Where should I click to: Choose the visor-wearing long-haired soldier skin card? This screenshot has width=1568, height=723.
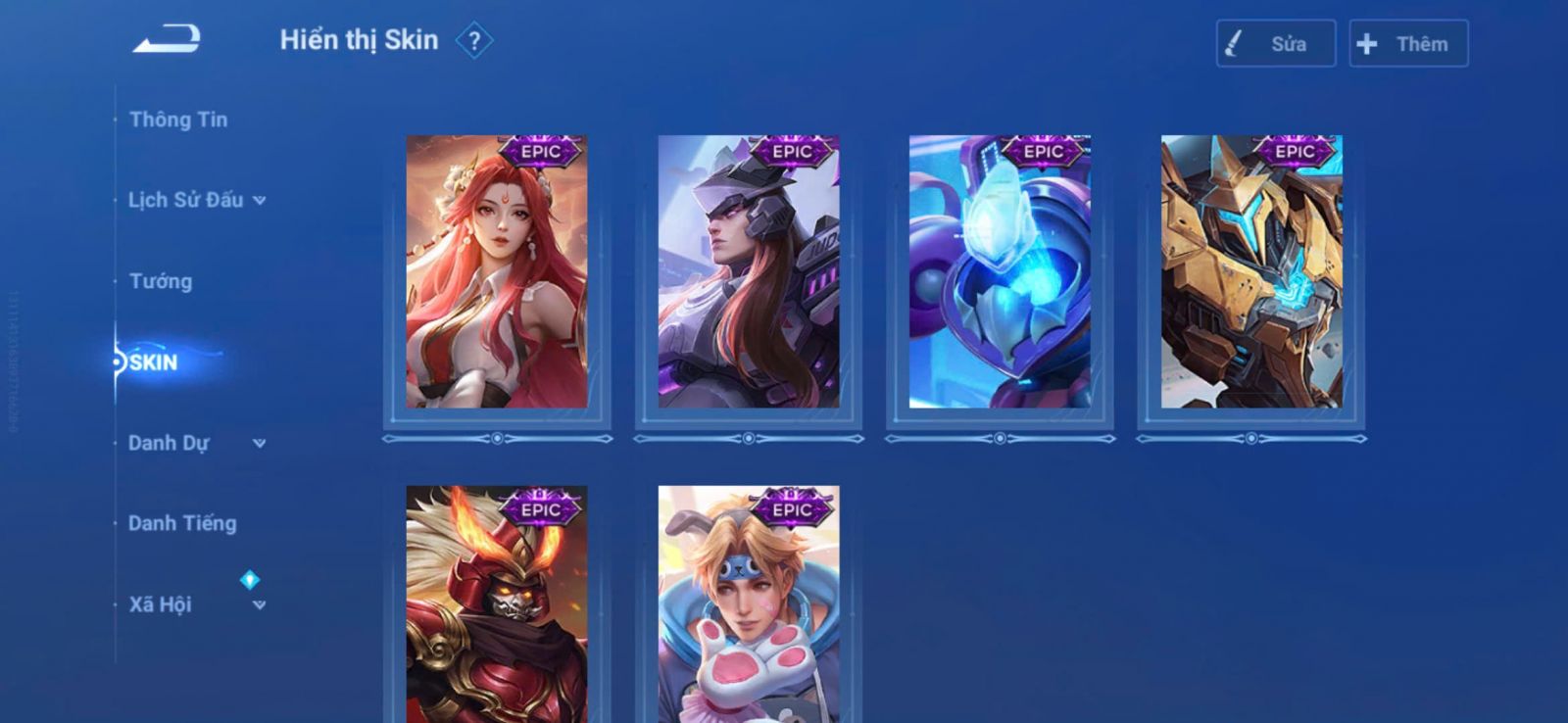pyautogui.click(x=749, y=272)
